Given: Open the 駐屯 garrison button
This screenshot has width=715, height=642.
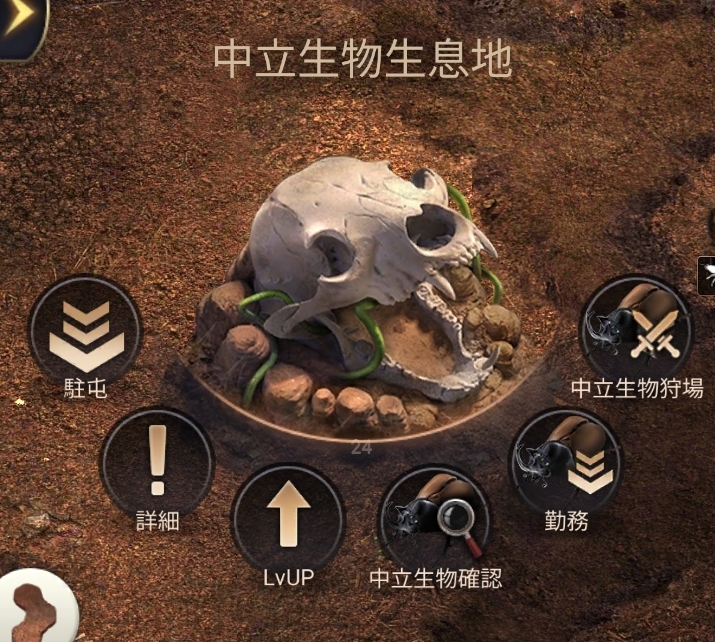Looking at the screenshot, I should point(85,332).
